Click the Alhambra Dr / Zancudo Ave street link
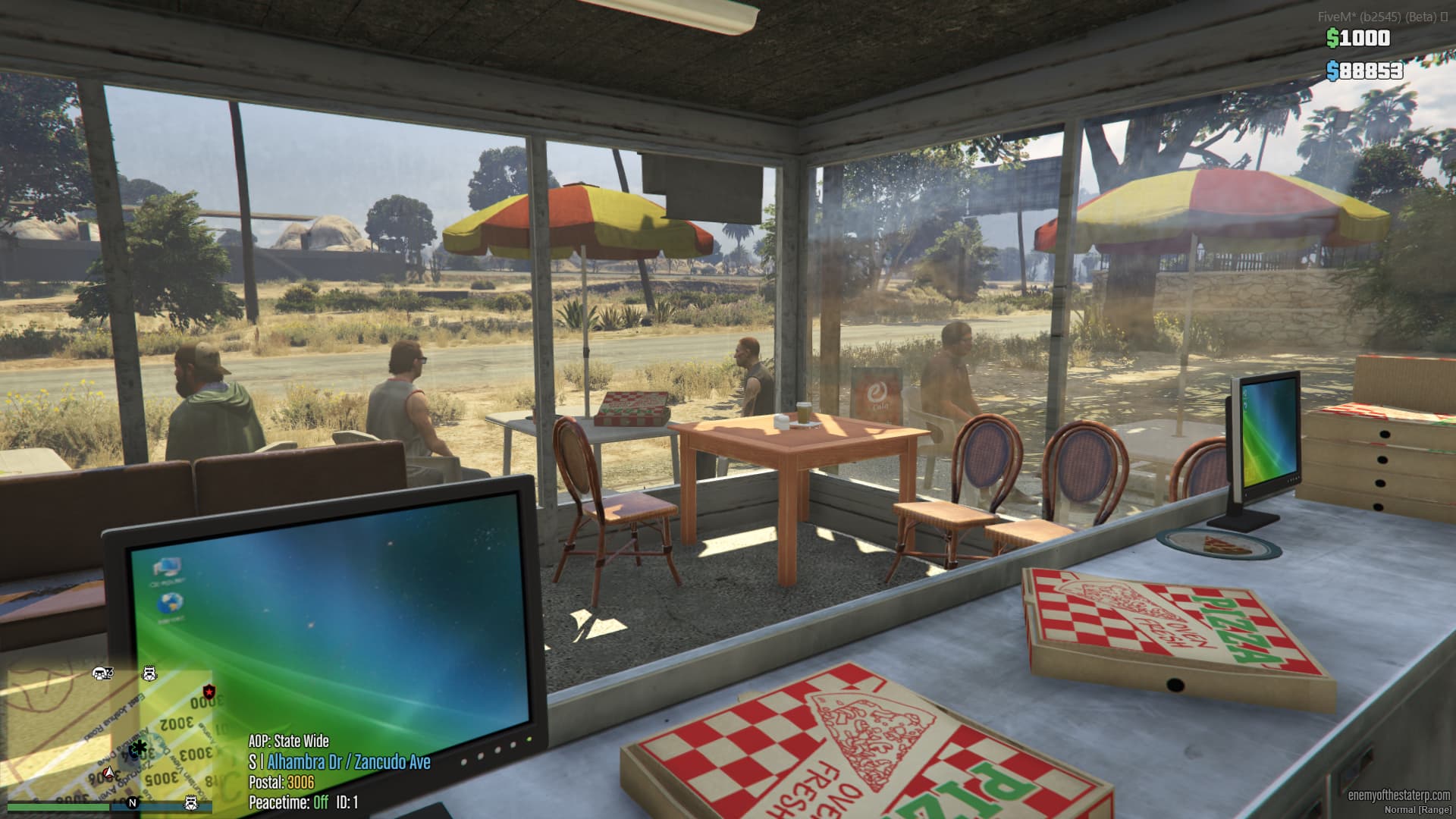 [349, 761]
